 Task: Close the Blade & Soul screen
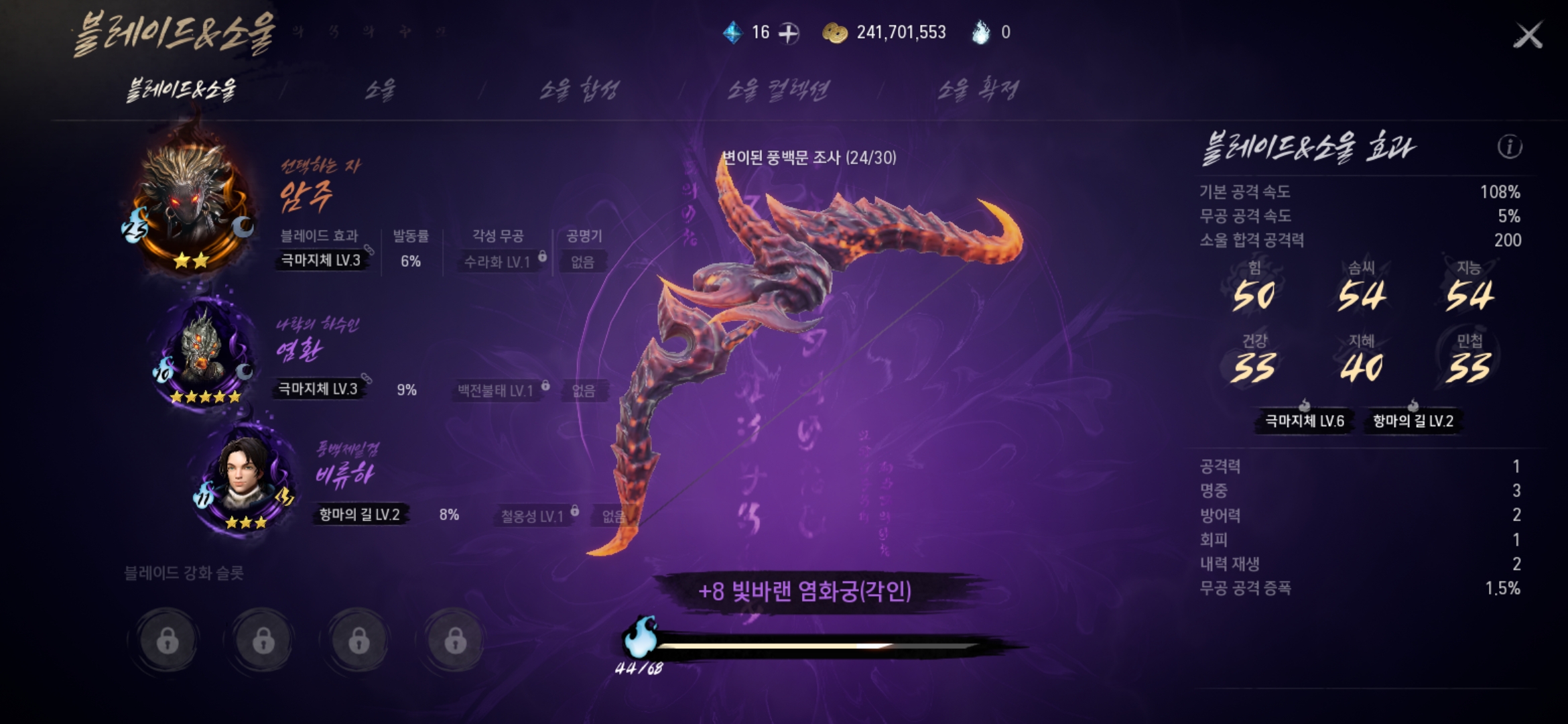tap(1528, 36)
